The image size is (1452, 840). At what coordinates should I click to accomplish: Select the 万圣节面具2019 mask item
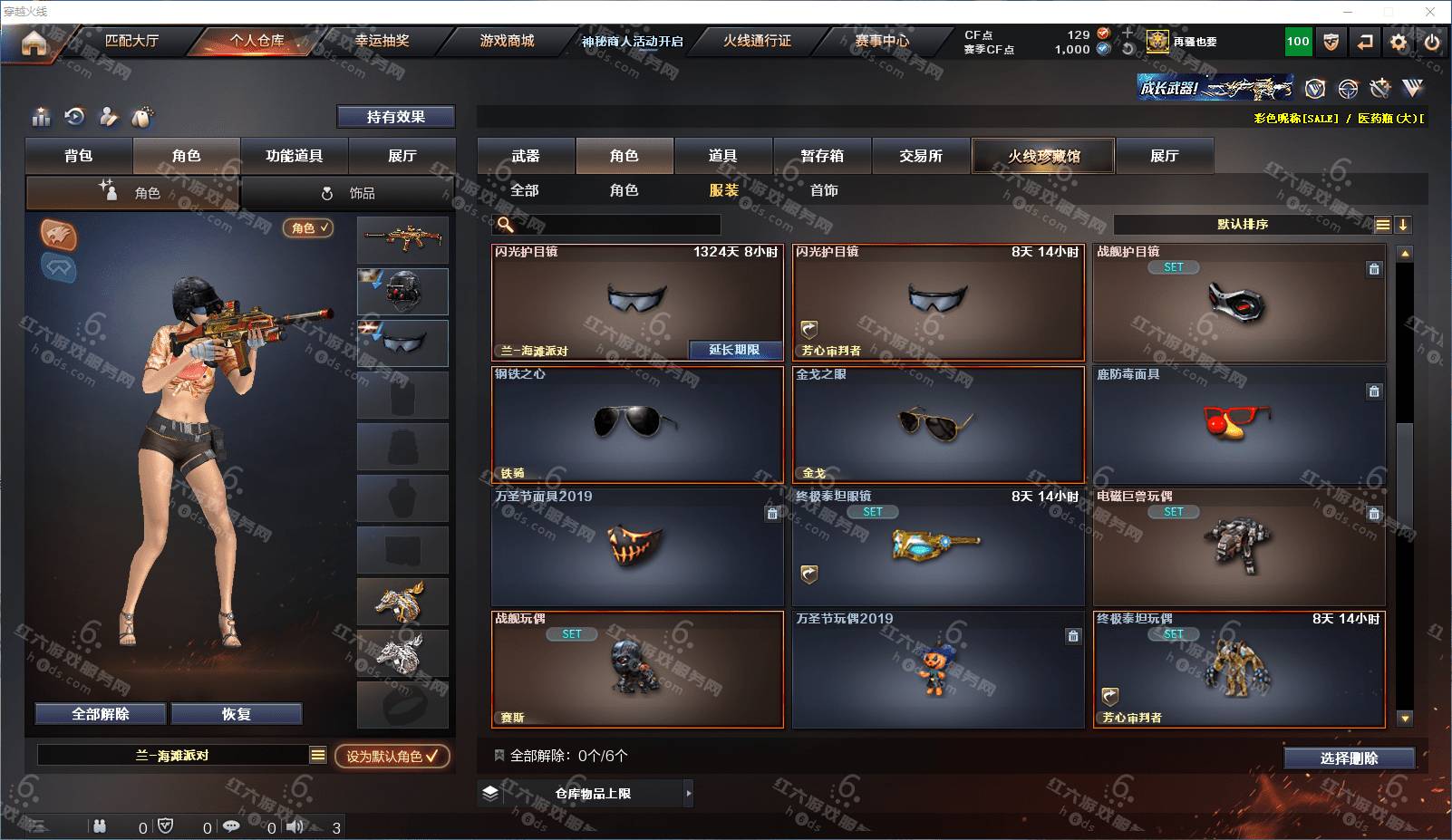point(637,546)
